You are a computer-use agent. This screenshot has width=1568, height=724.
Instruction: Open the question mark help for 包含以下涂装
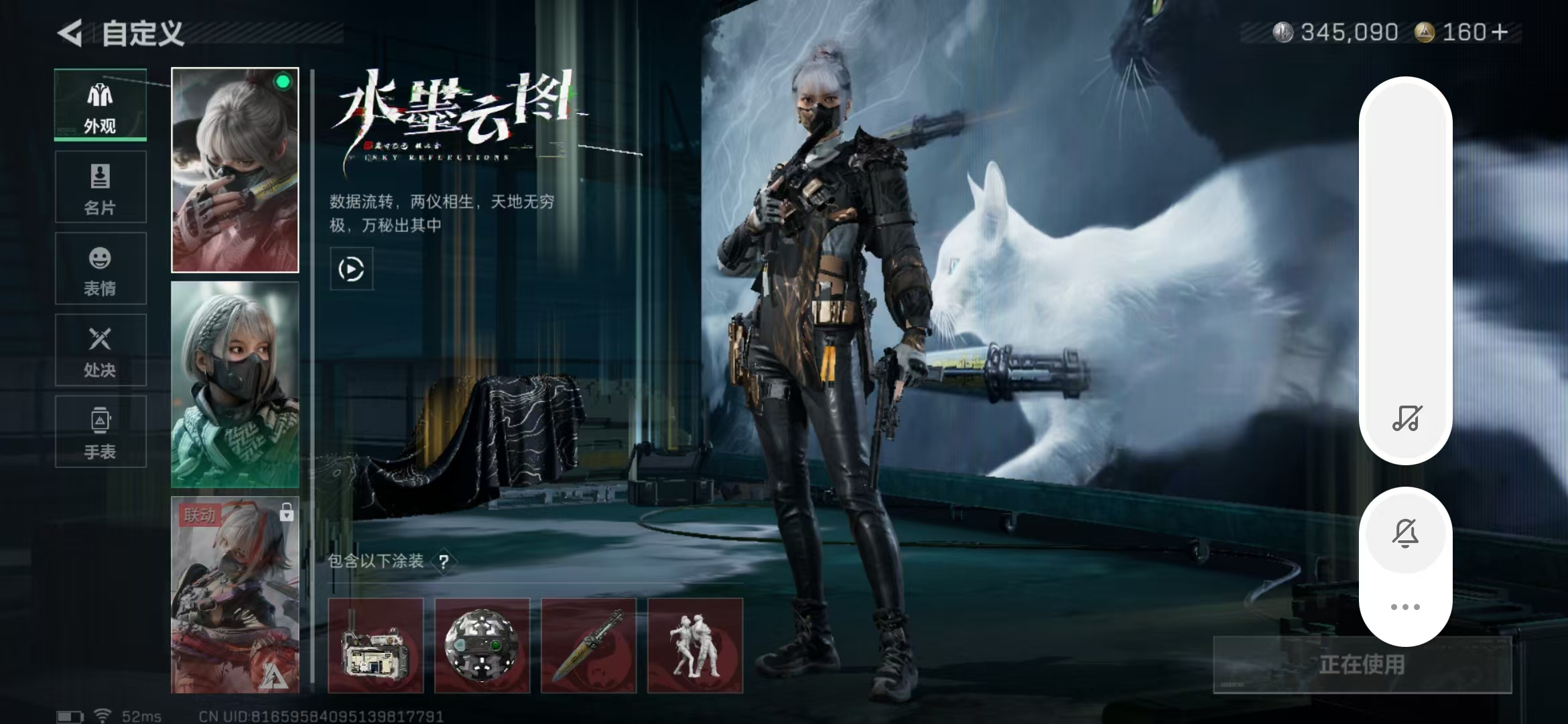tap(444, 562)
